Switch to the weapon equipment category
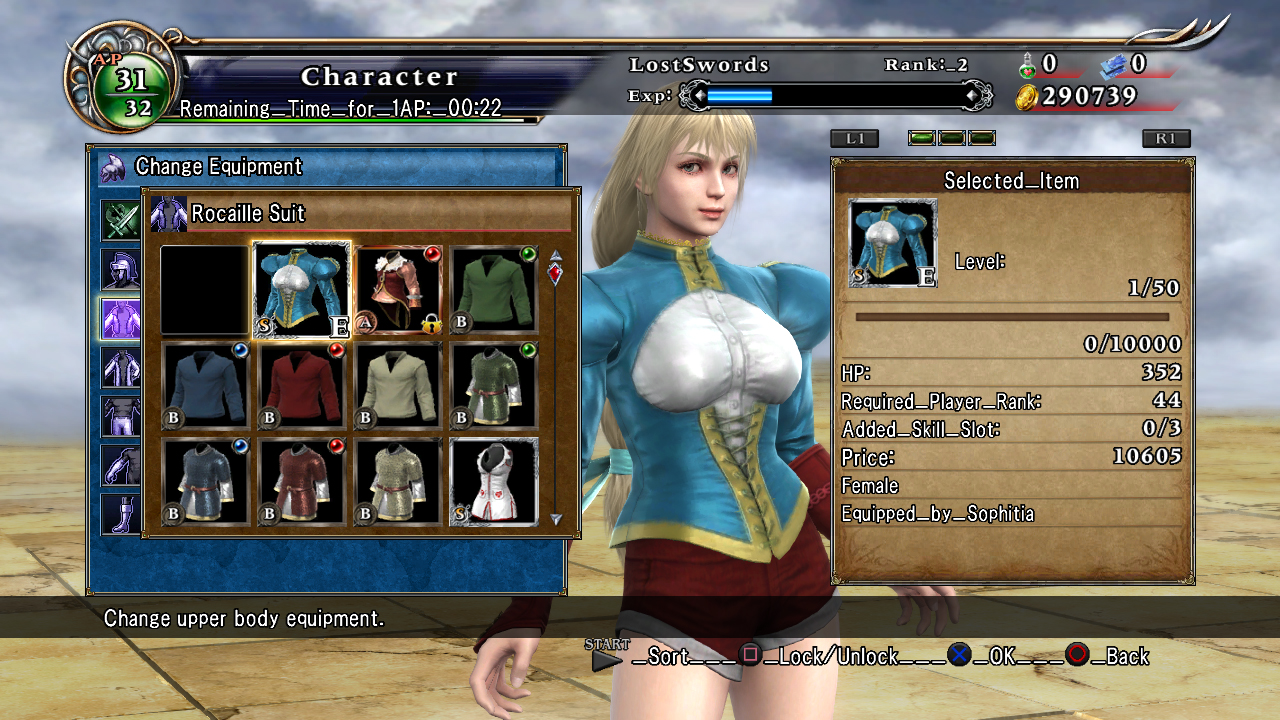This screenshot has height=720, width=1280. 120,220
